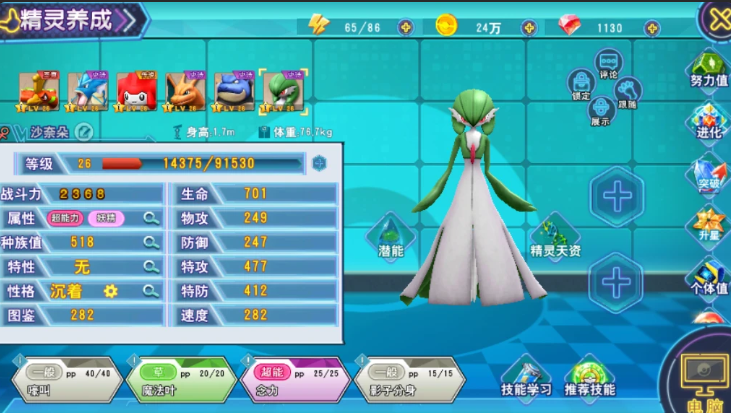Open the 潜能 potential diamond button
Image resolution: width=731 pixels, height=413 pixels.
click(391, 239)
